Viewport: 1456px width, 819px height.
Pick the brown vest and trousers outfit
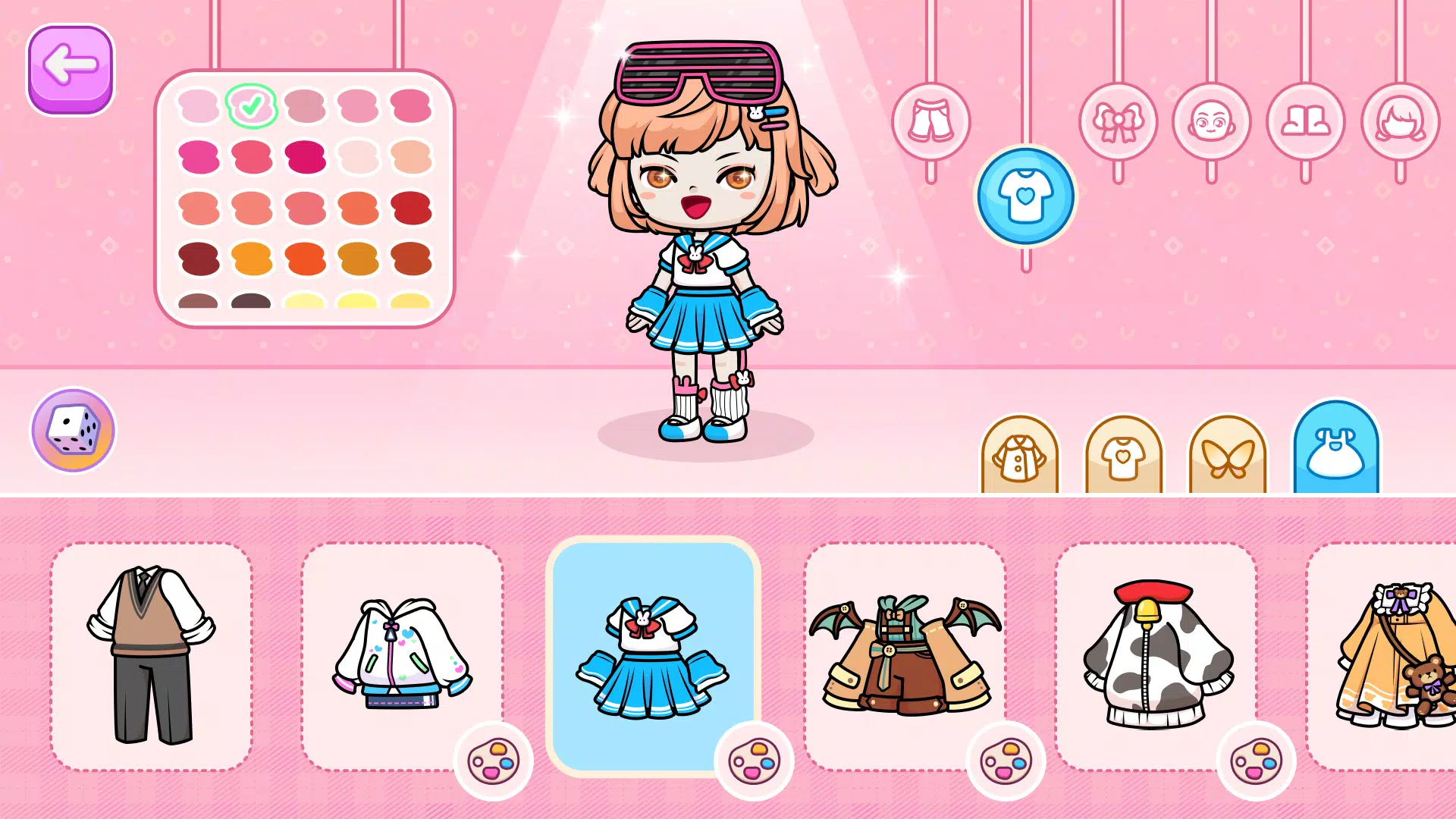coord(151,655)
